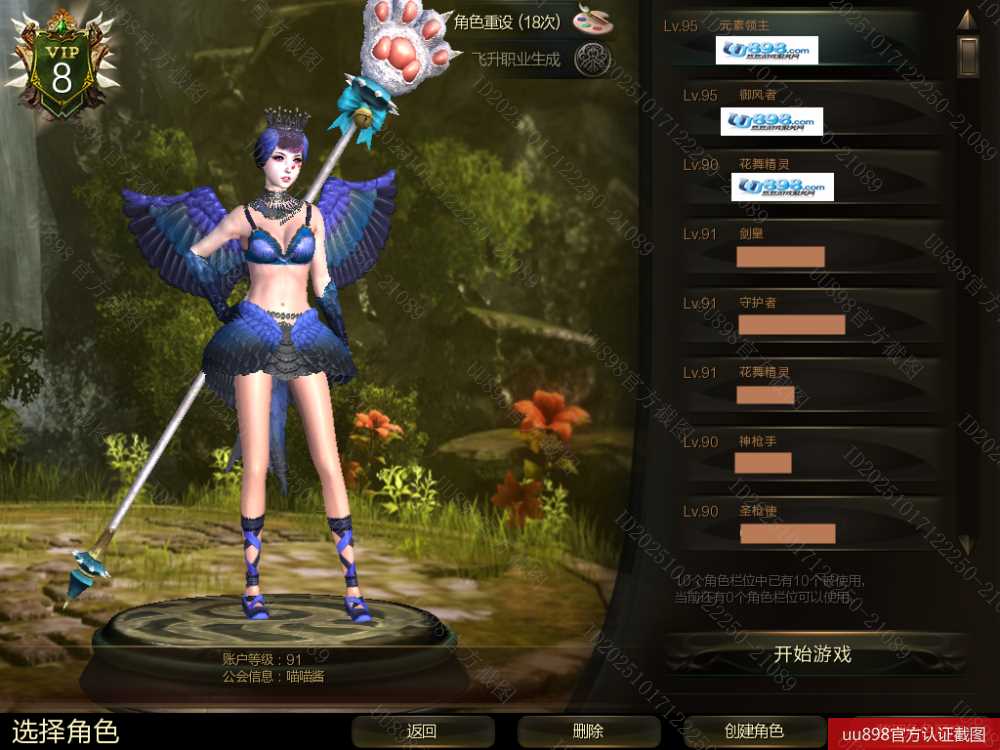
Task: Choose the Lv.91 剑皇 character row
Action: click(x=800, y=246)
